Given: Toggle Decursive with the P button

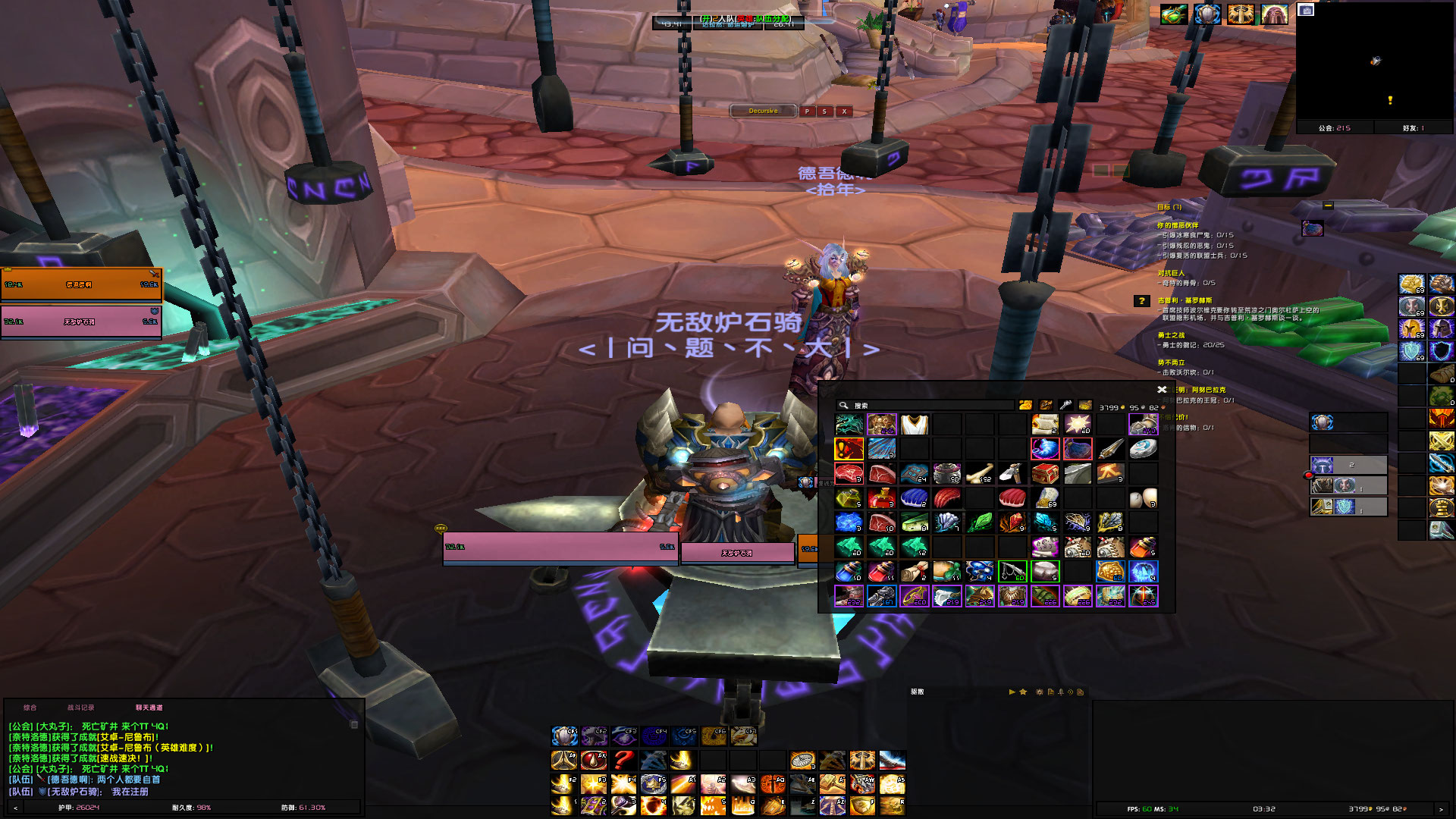Looking at the screenshot, I should (806, 111).
